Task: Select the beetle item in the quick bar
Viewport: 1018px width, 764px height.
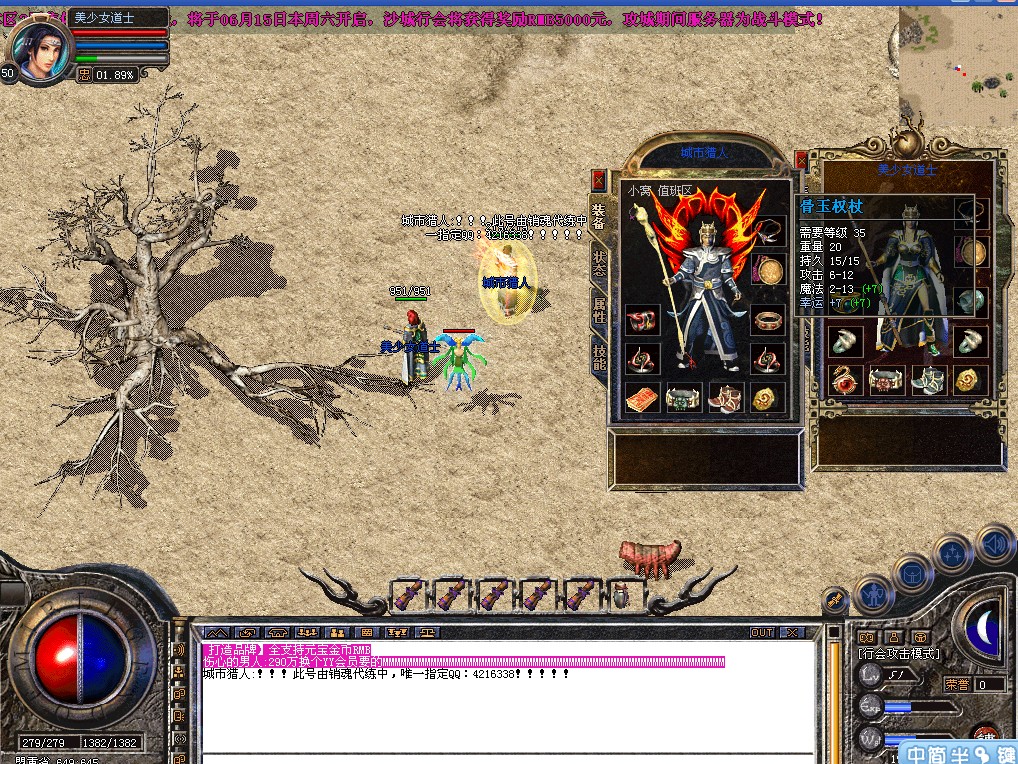Action: click(x=621, y=594)
